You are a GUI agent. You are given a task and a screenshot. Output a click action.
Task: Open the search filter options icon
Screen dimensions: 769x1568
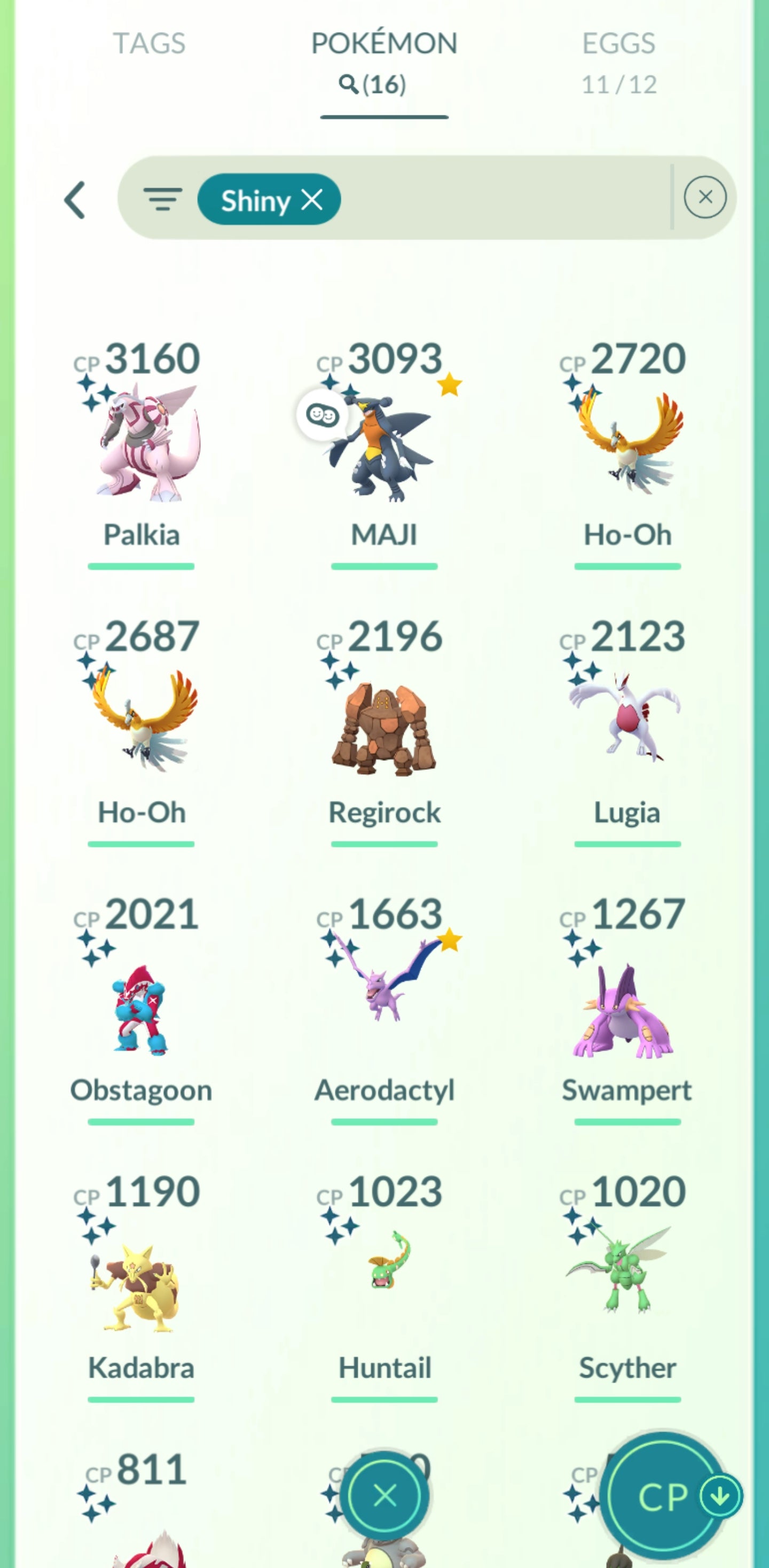pyautogui.click(x=162, y=199)
